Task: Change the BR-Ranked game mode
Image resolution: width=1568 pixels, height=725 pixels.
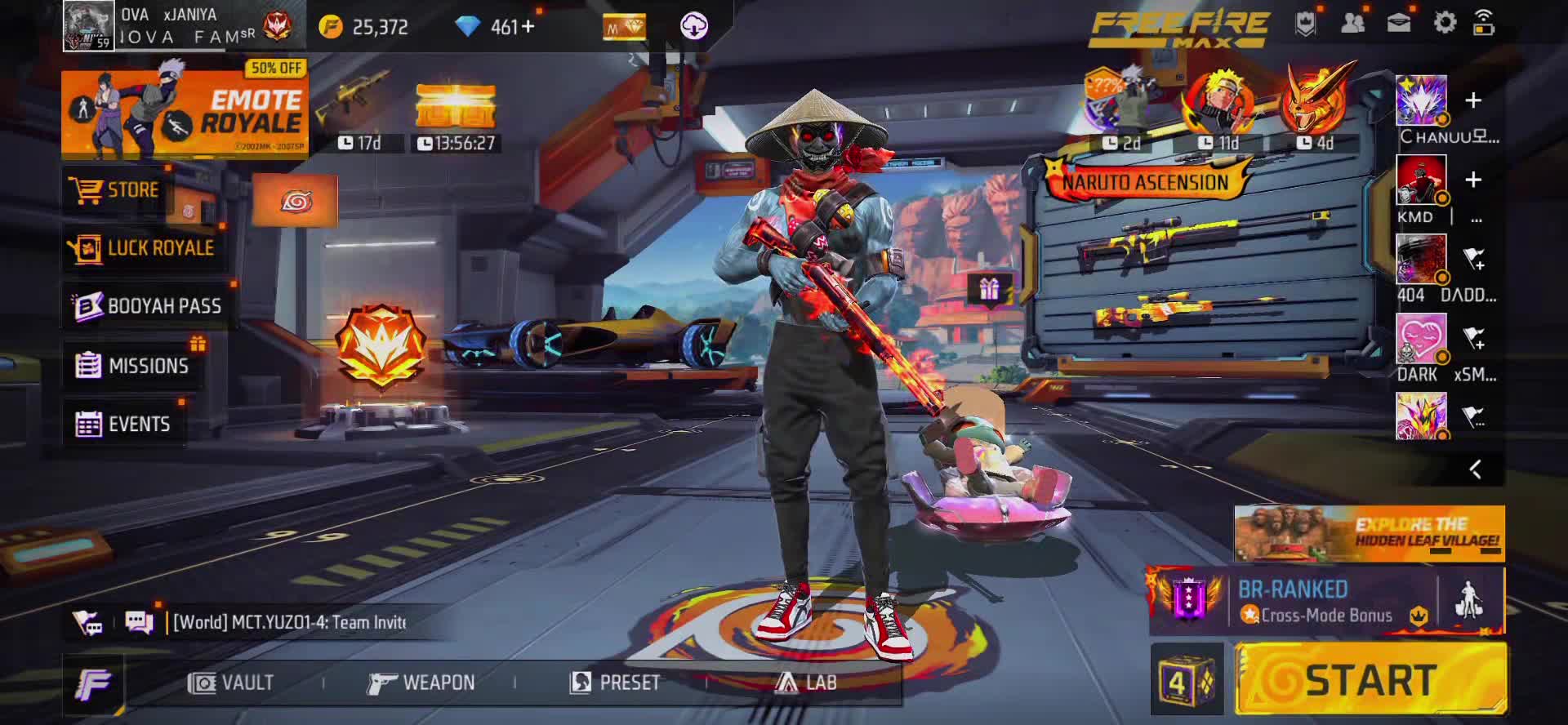Action: pyautogui.click(x=1293, y=601)
